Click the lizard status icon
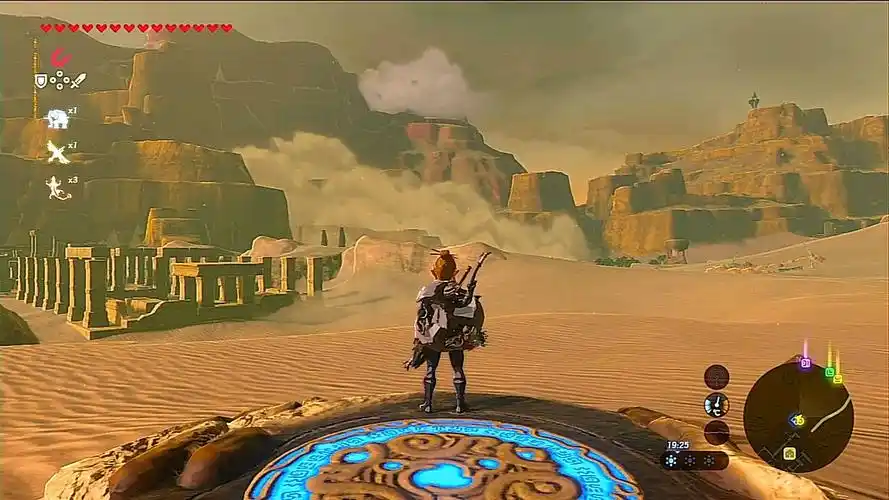The width and height of the screenshot is (889, 500). [x=56, y=186]
